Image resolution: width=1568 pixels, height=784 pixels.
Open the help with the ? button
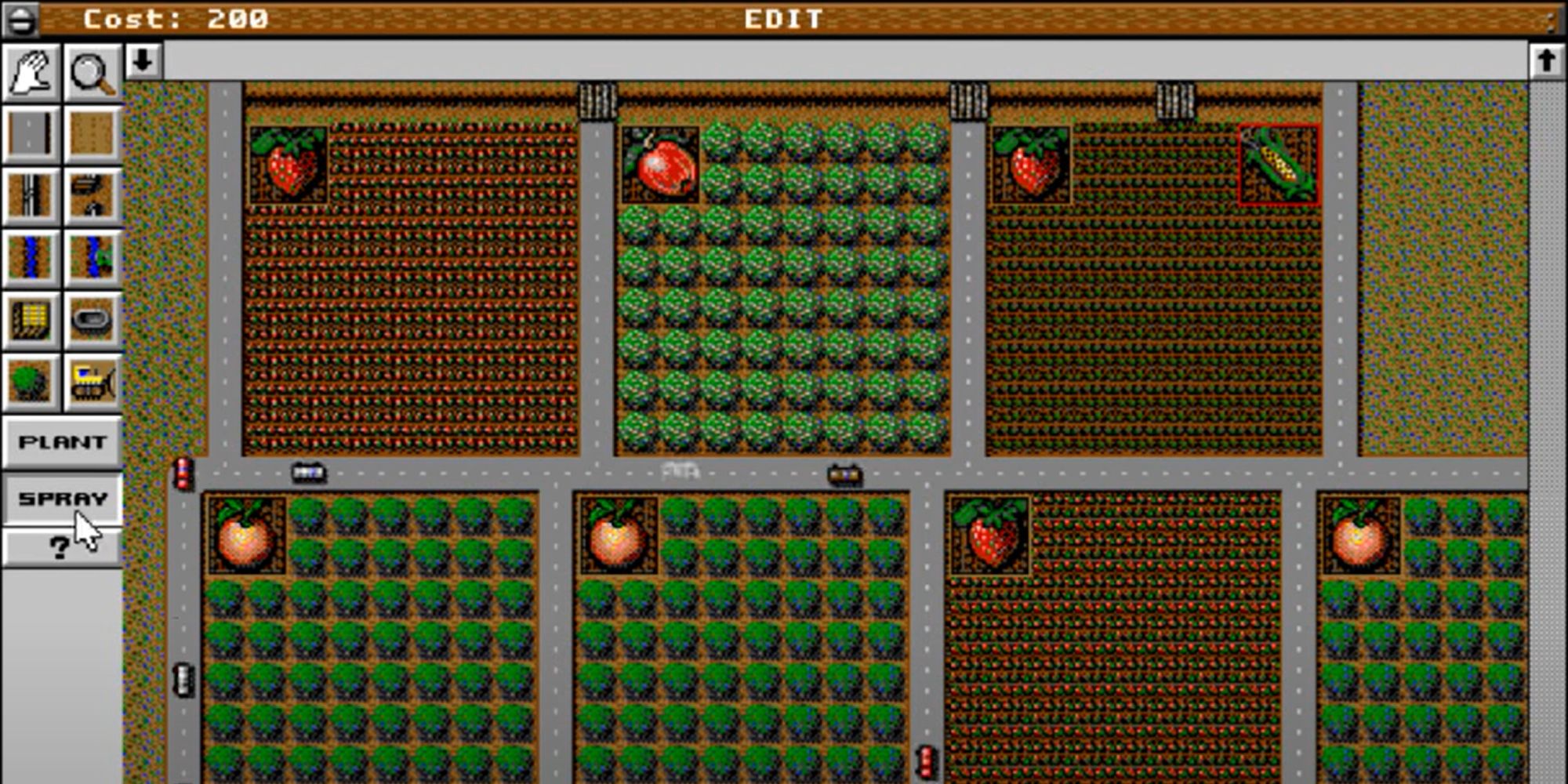click(x=61, y=547)
